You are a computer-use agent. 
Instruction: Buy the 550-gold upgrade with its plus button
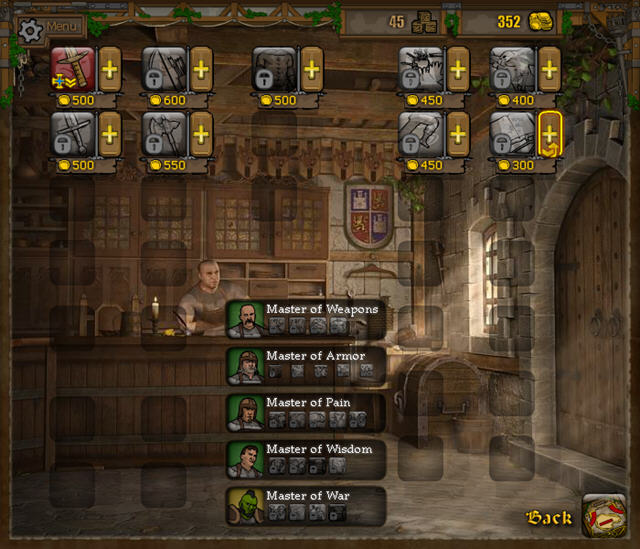[201, 132]
